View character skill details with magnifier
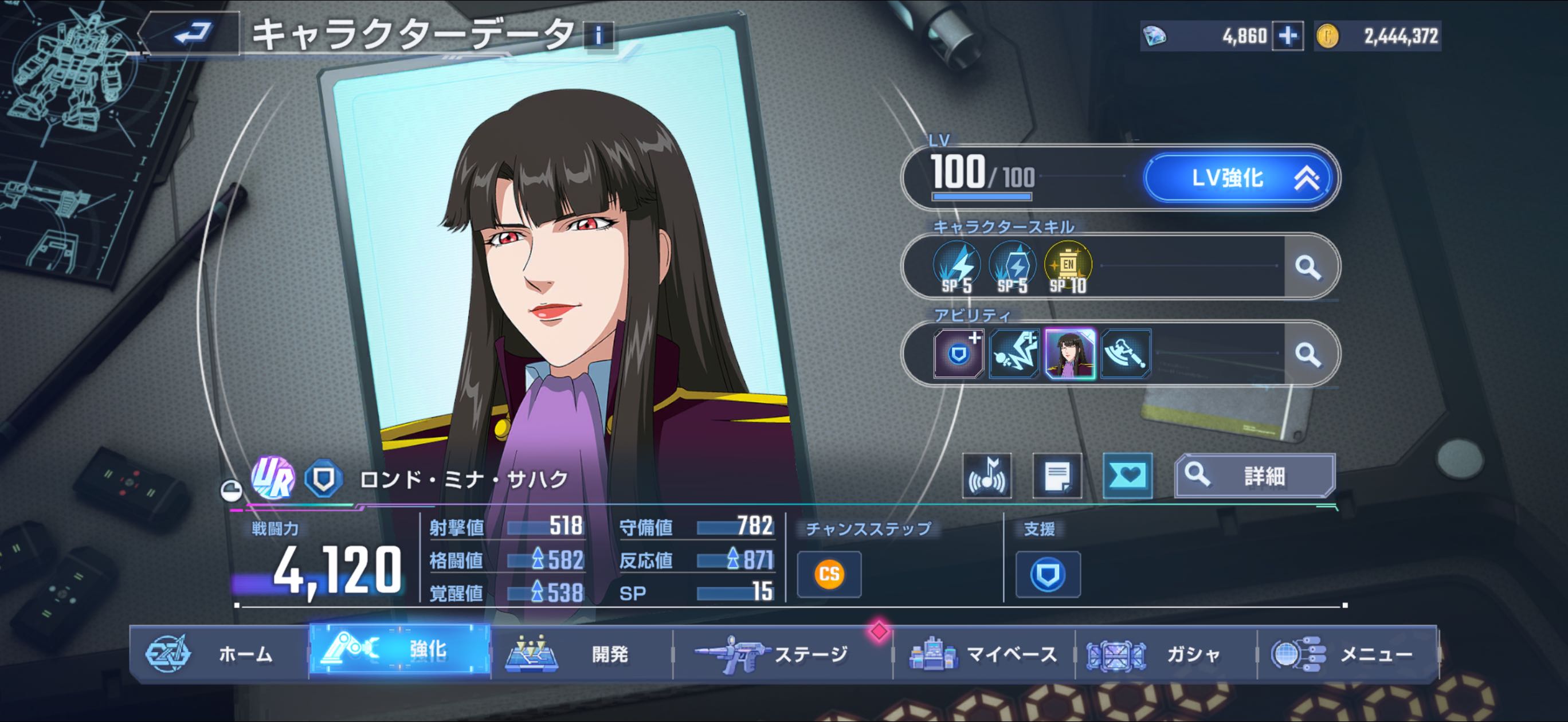Image resolution: width=1568 pixels, height=722 pixels. pos(1307,266)
